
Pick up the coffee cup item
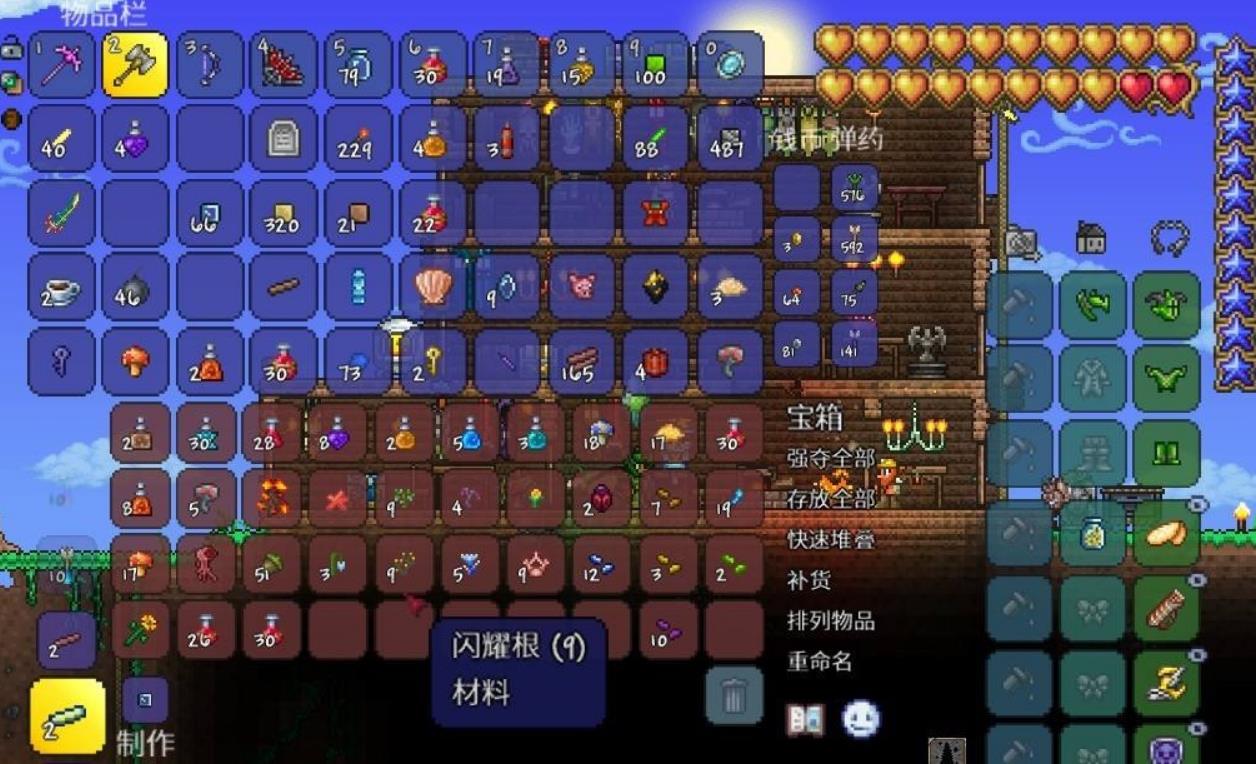click(62, 287)
